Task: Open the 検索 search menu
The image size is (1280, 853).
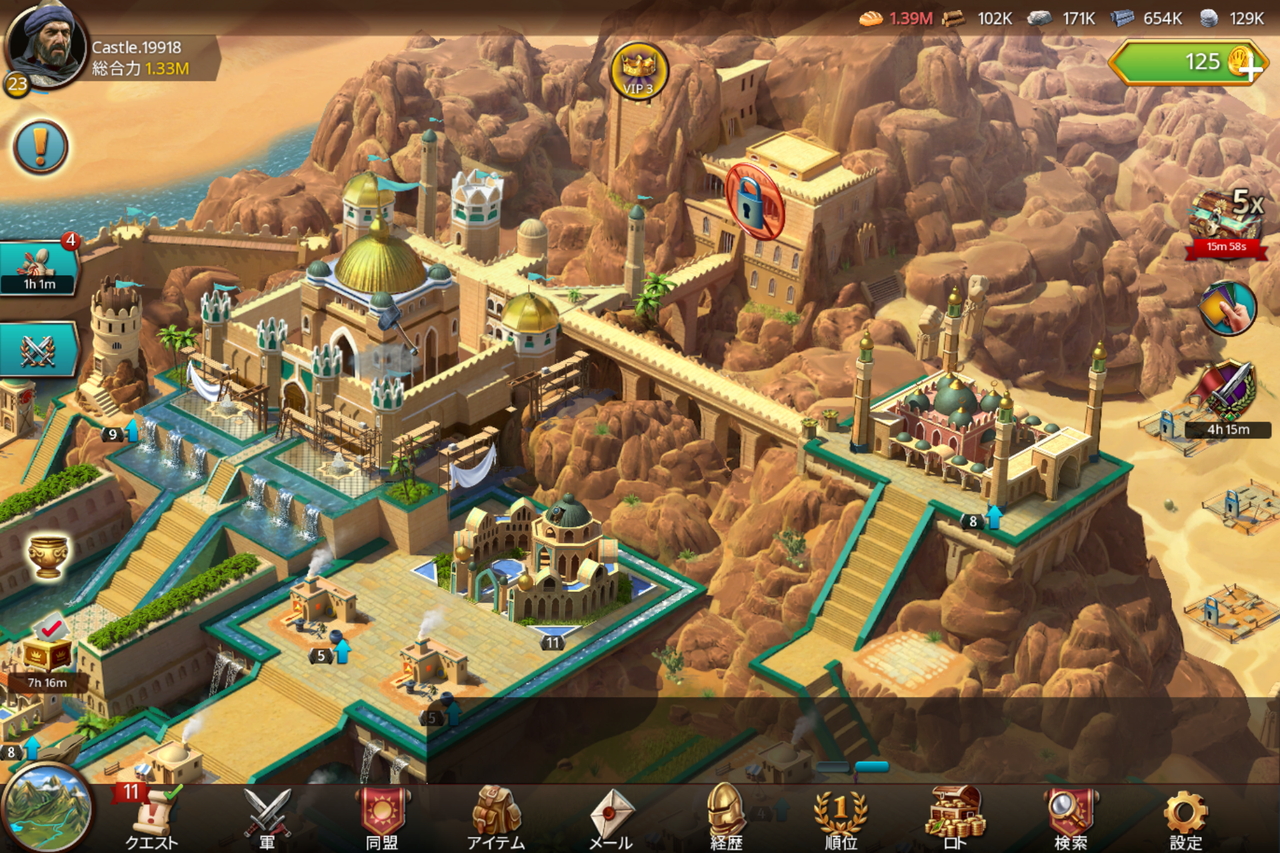Action: tap(1070, 816)
